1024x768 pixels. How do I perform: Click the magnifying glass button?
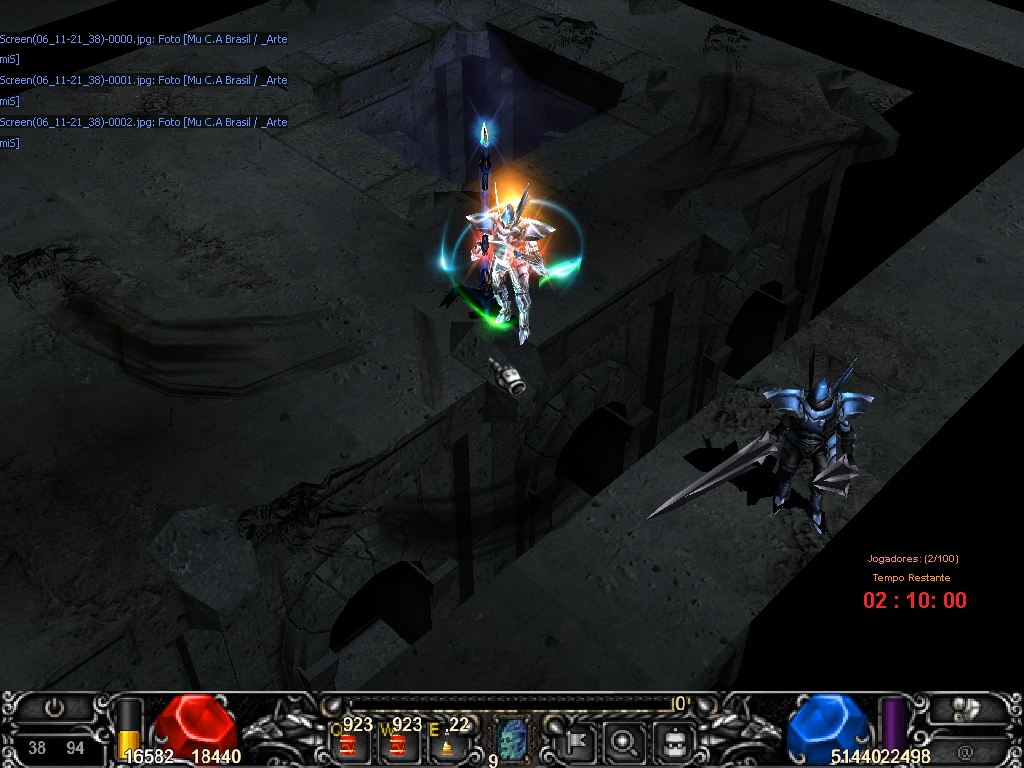[626, 742]
